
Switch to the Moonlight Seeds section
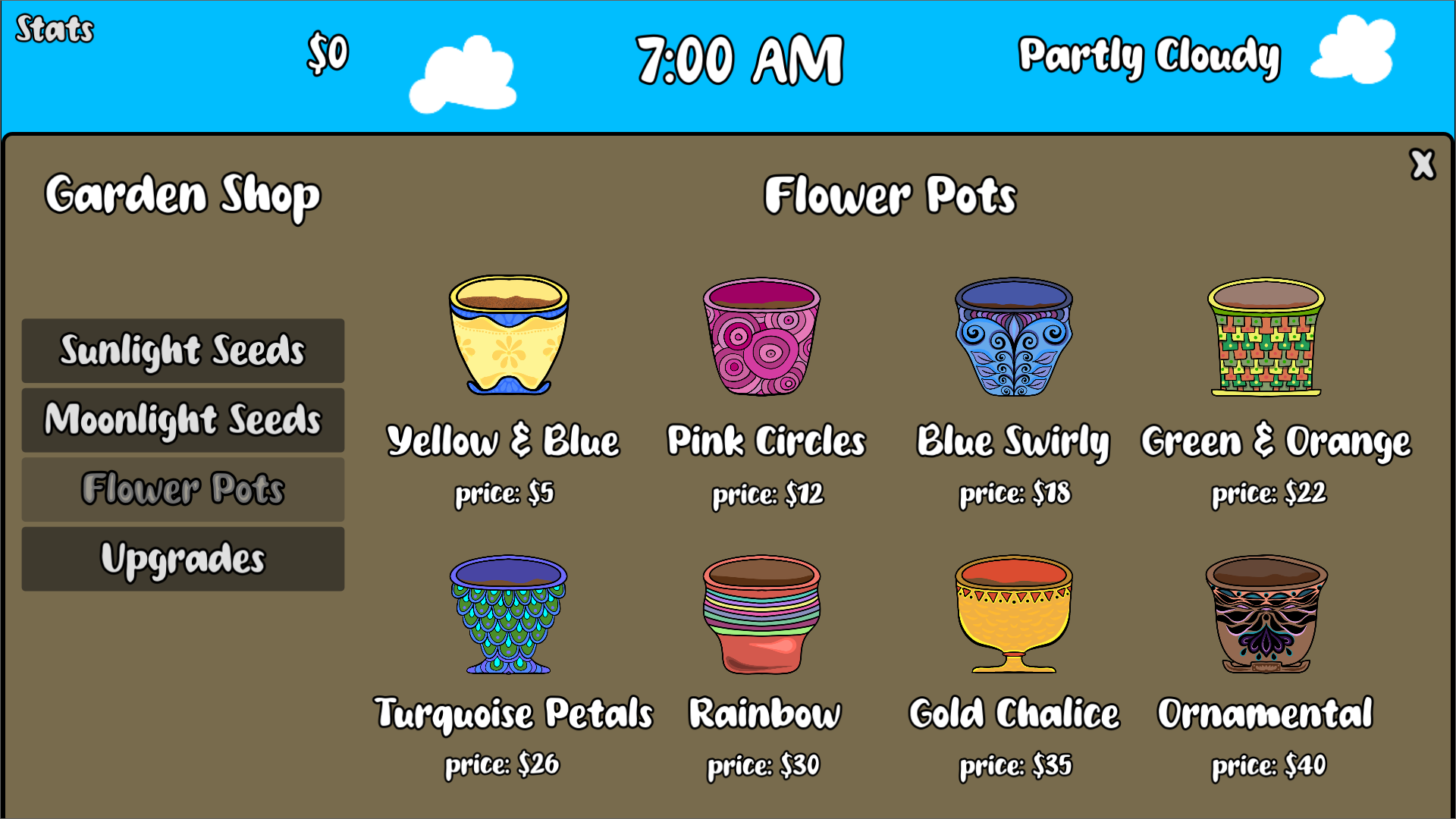pos(182,419)
